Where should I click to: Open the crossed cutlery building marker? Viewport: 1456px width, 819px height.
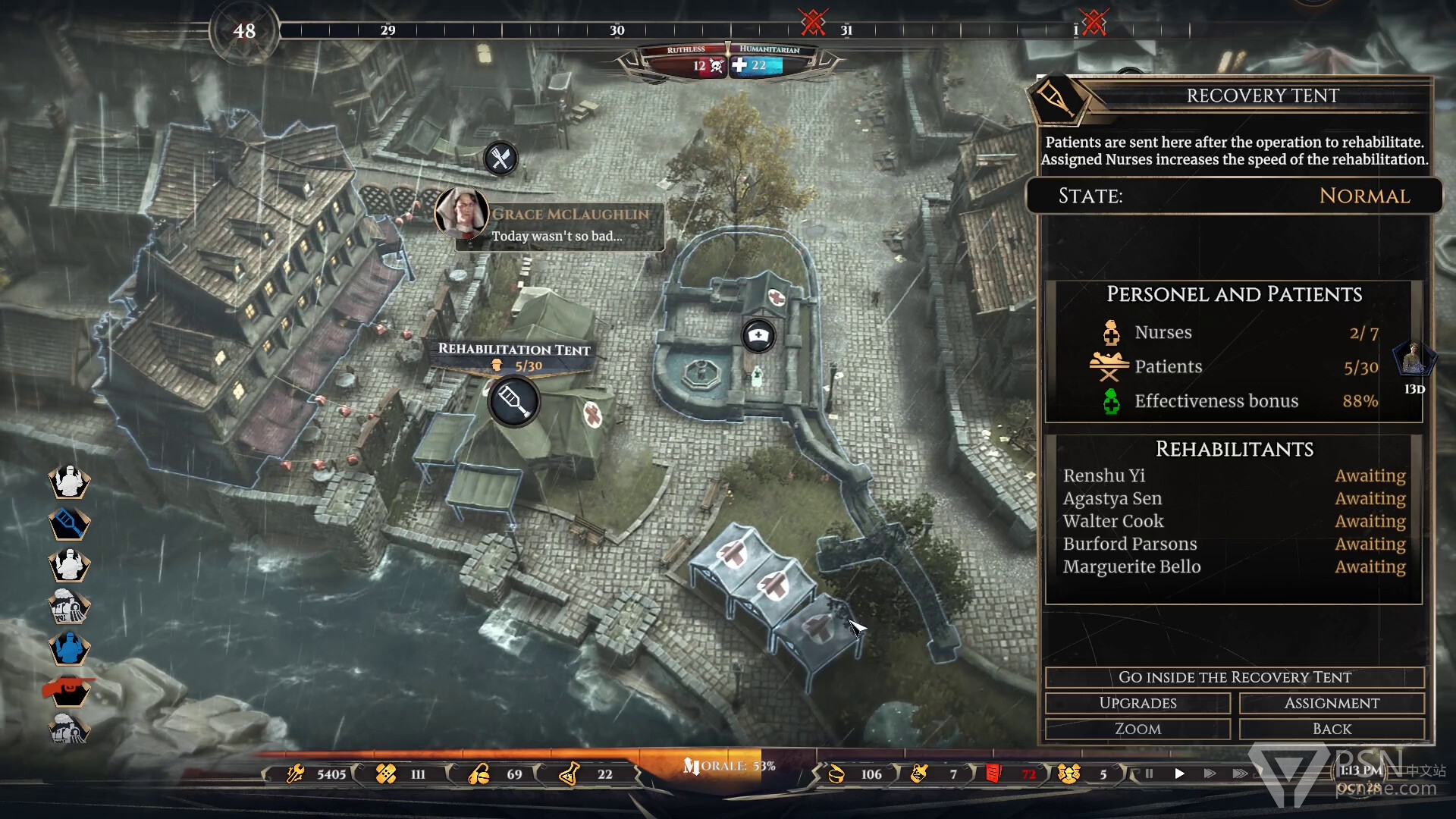point(500,158)
